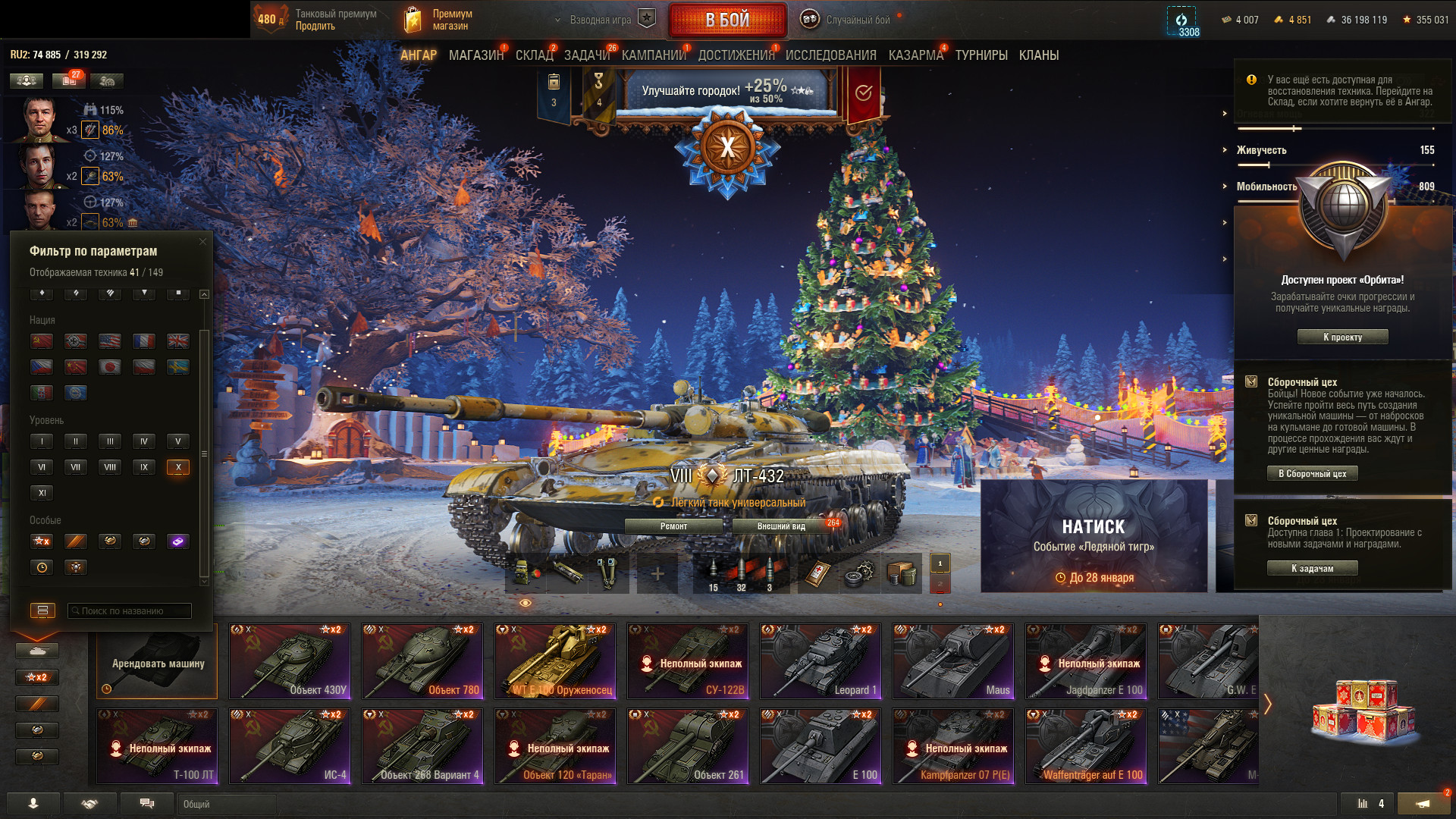
Task: Open the КЛАНЫ section
Action: [x=1038, y=55]
